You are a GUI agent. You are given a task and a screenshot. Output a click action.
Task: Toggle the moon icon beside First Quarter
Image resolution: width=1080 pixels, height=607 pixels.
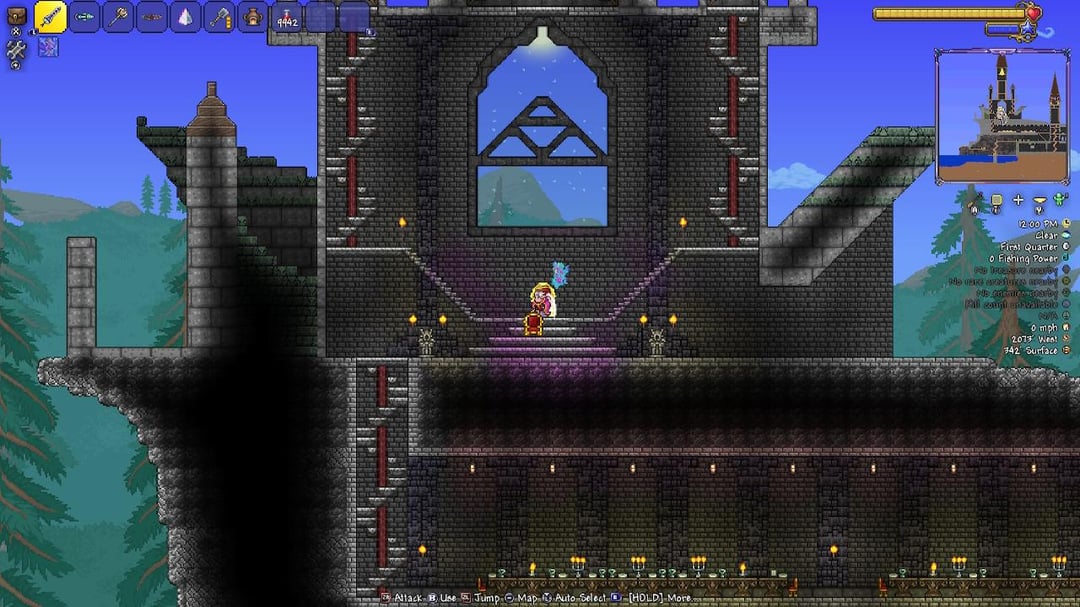tap(1067, 247)
